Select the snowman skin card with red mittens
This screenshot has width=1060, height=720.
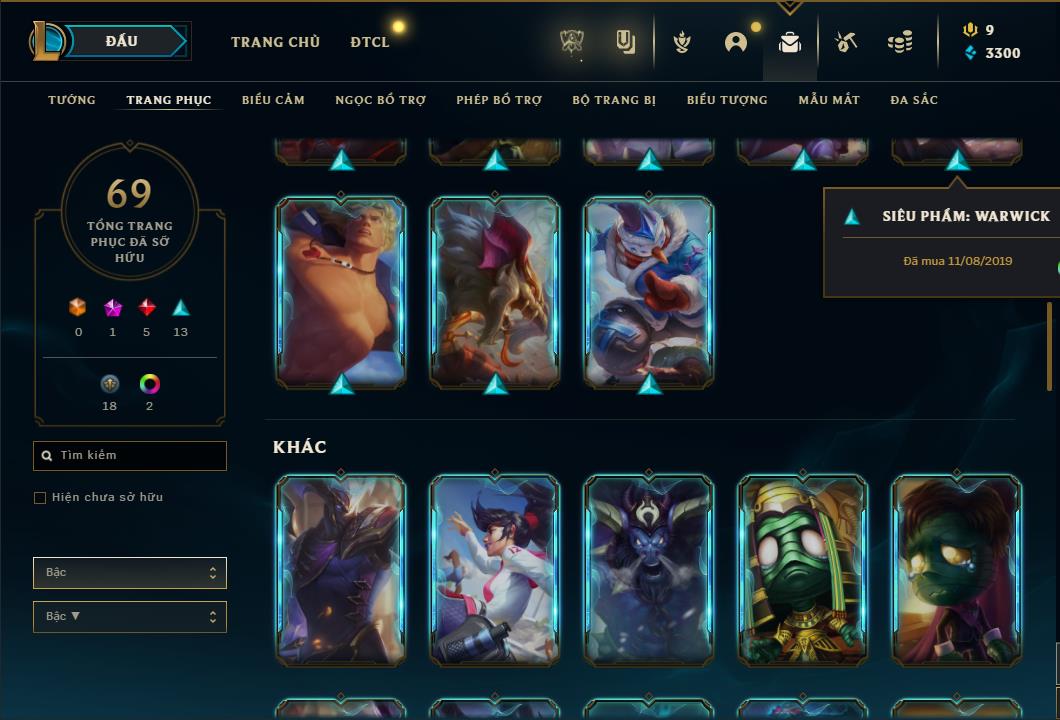(x=649, y=292)
